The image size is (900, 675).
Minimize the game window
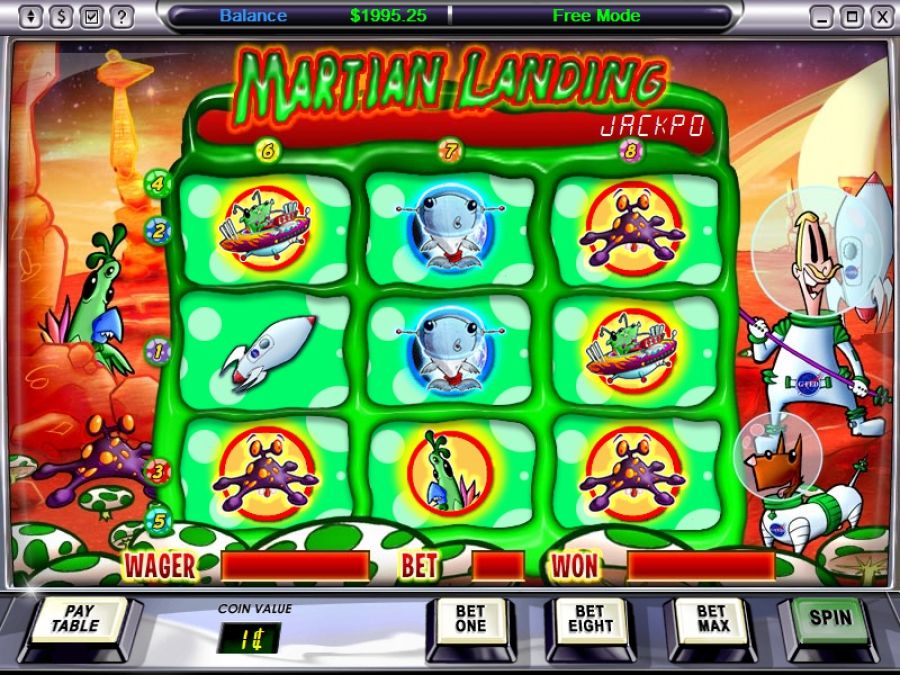823,17
